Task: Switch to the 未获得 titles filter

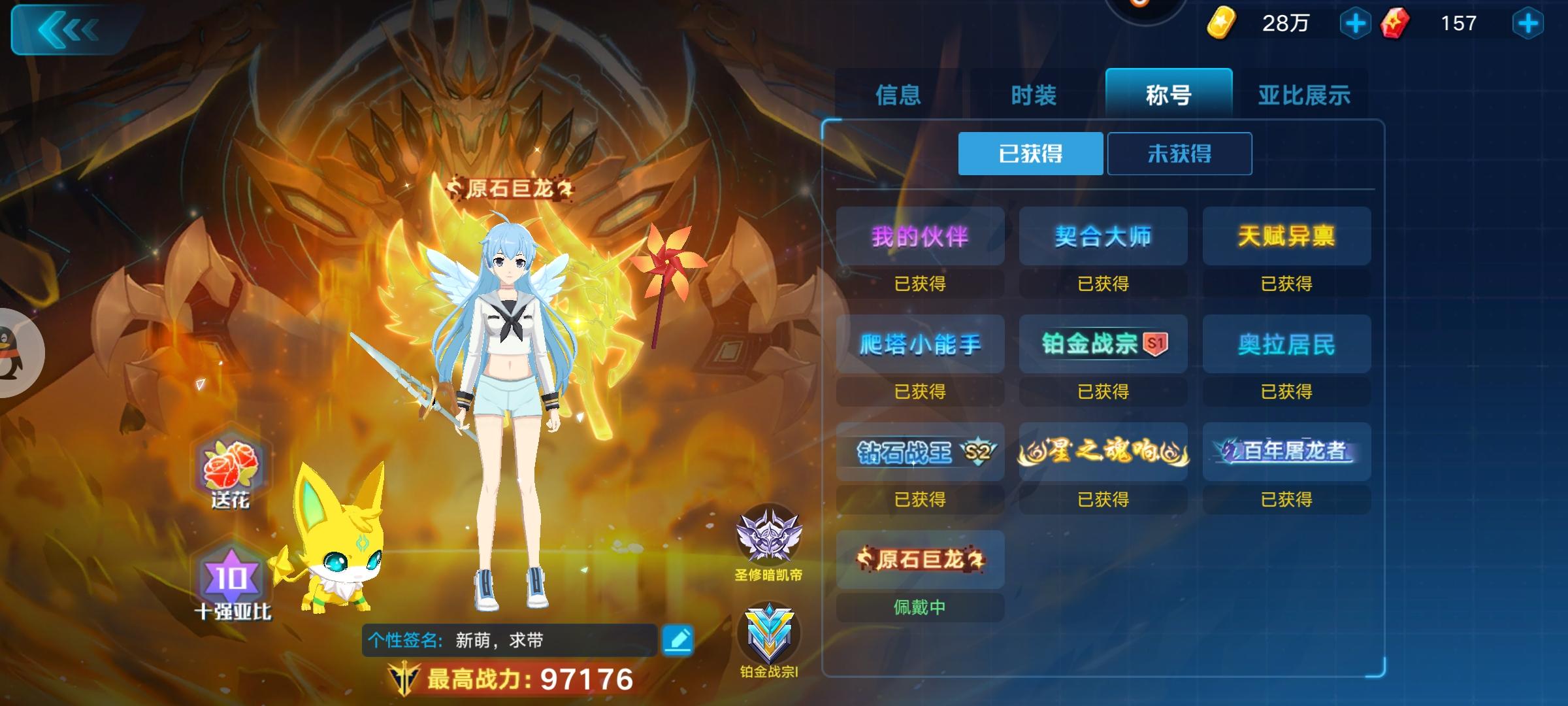Action: [1179, 153]
